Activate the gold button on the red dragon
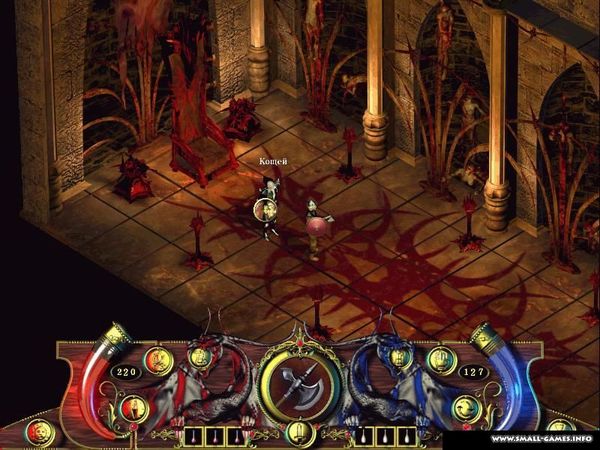 pyautogui.click(x=199, y=355)
